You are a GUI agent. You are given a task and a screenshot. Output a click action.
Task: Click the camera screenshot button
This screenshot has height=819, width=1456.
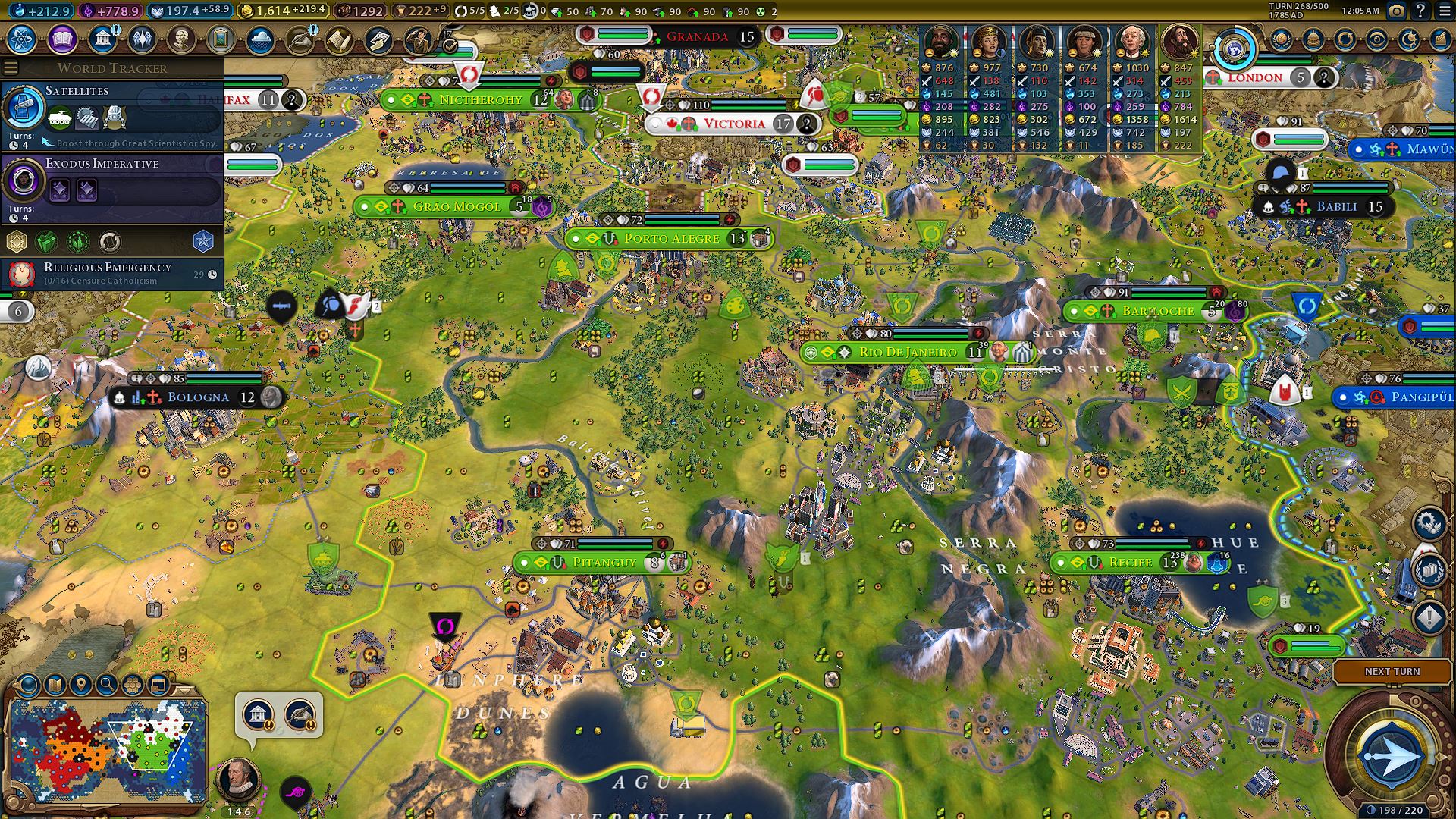click(1396, 11)
